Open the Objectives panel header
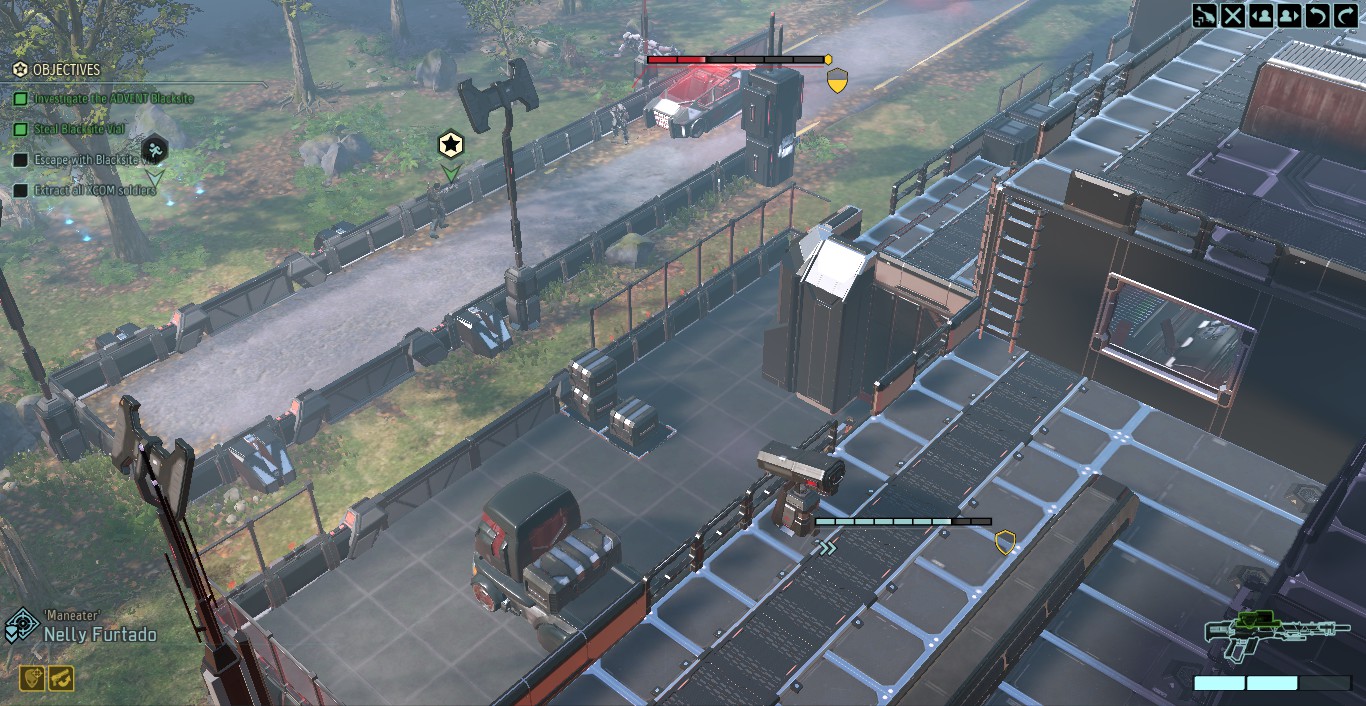 (66, 70)
